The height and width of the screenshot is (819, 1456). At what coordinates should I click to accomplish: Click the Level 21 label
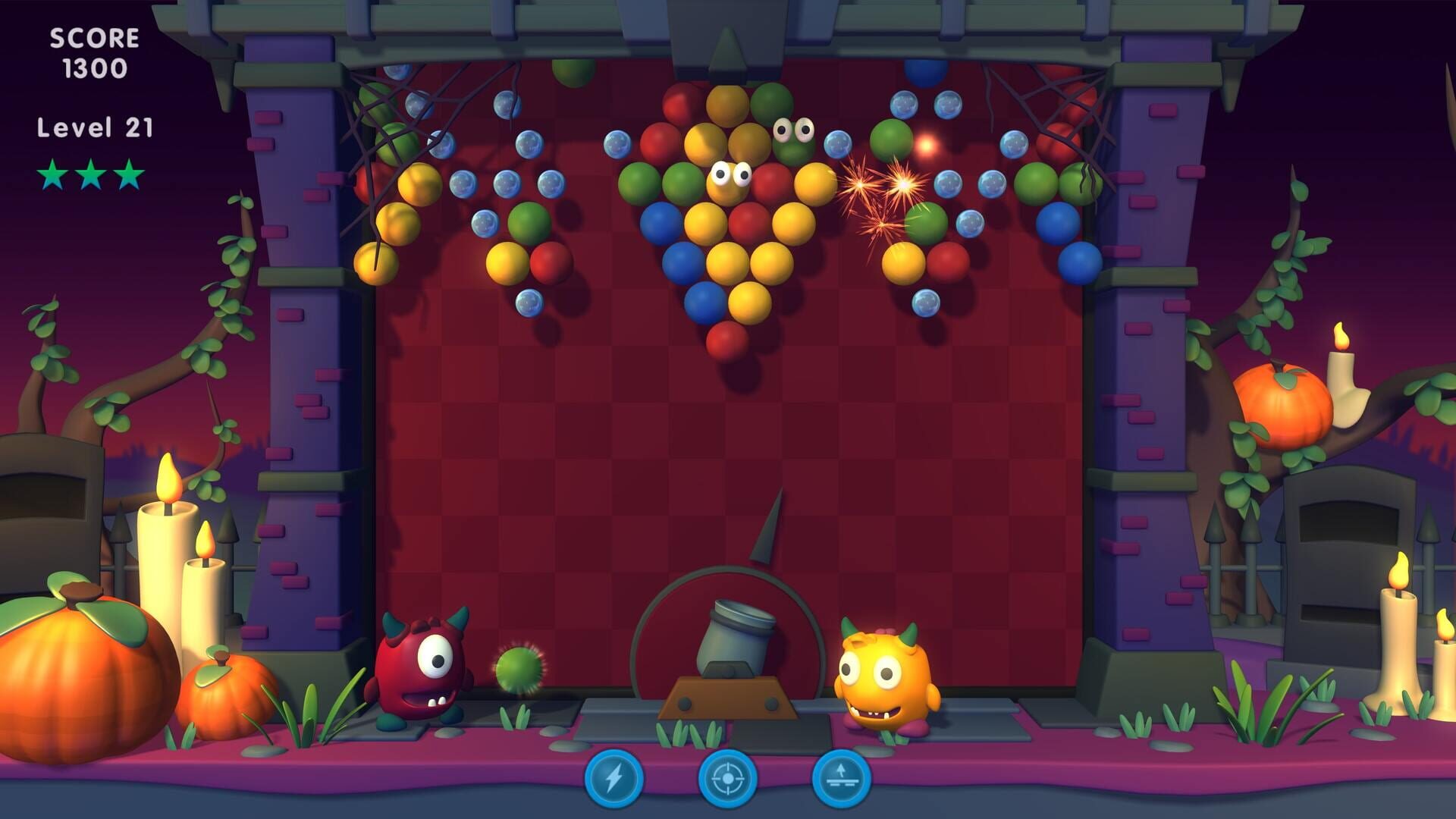pyautogui.click(x=93, y=127)
